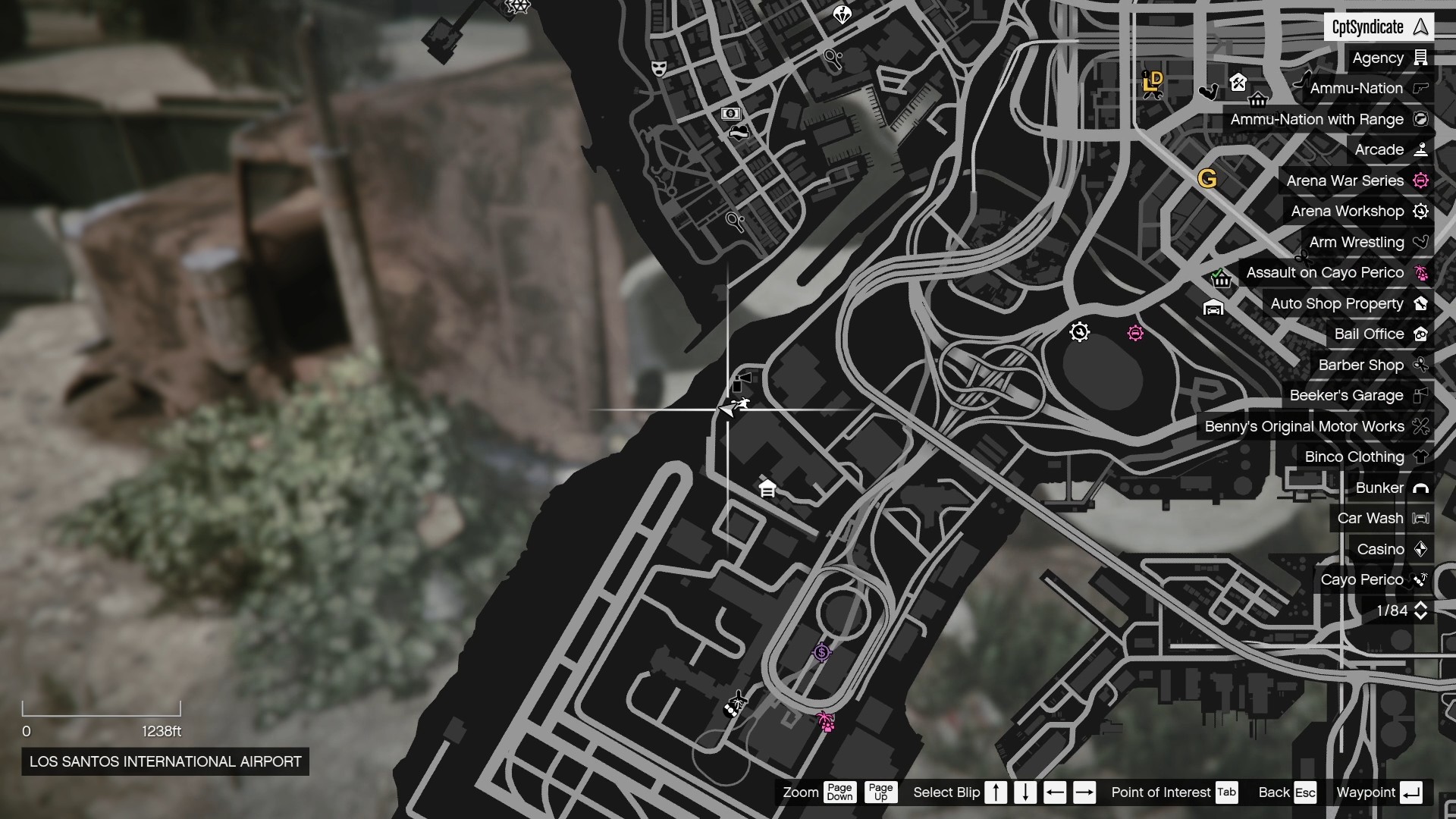Click the theater masks blip on the map
This screenshot has height=819, width=1456.
click(x=659, y=68)
